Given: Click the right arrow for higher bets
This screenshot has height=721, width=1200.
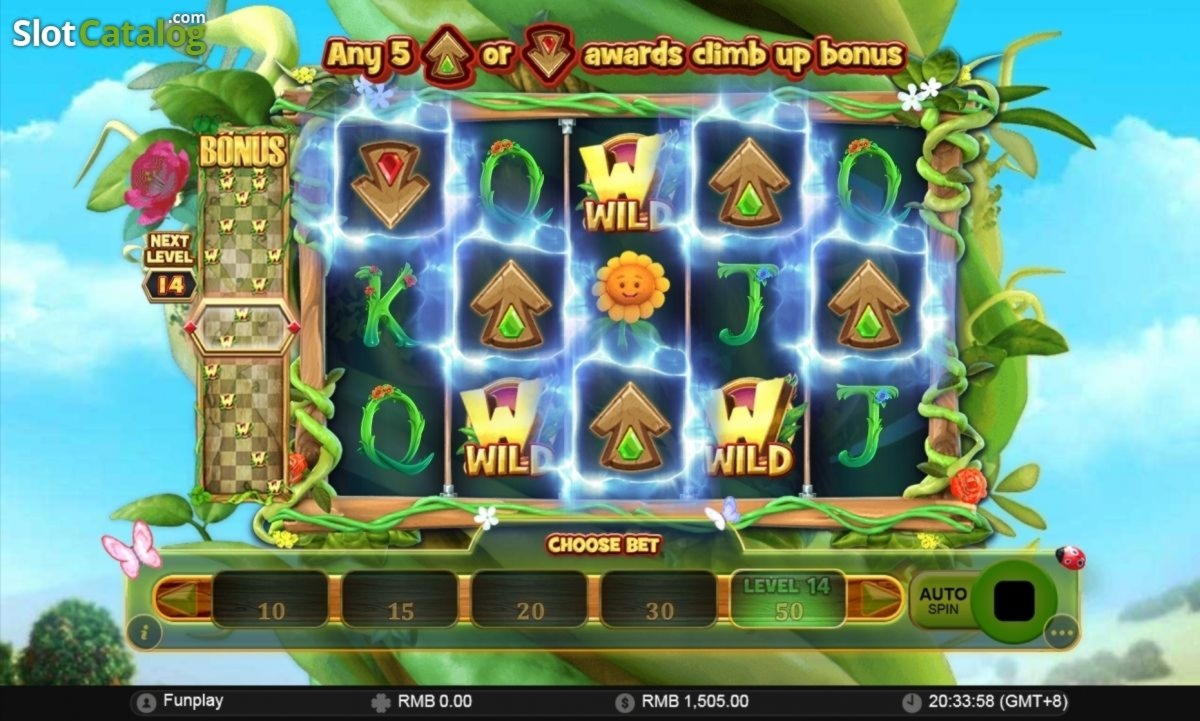Looking at the screenshot, I should pos(879,600).
